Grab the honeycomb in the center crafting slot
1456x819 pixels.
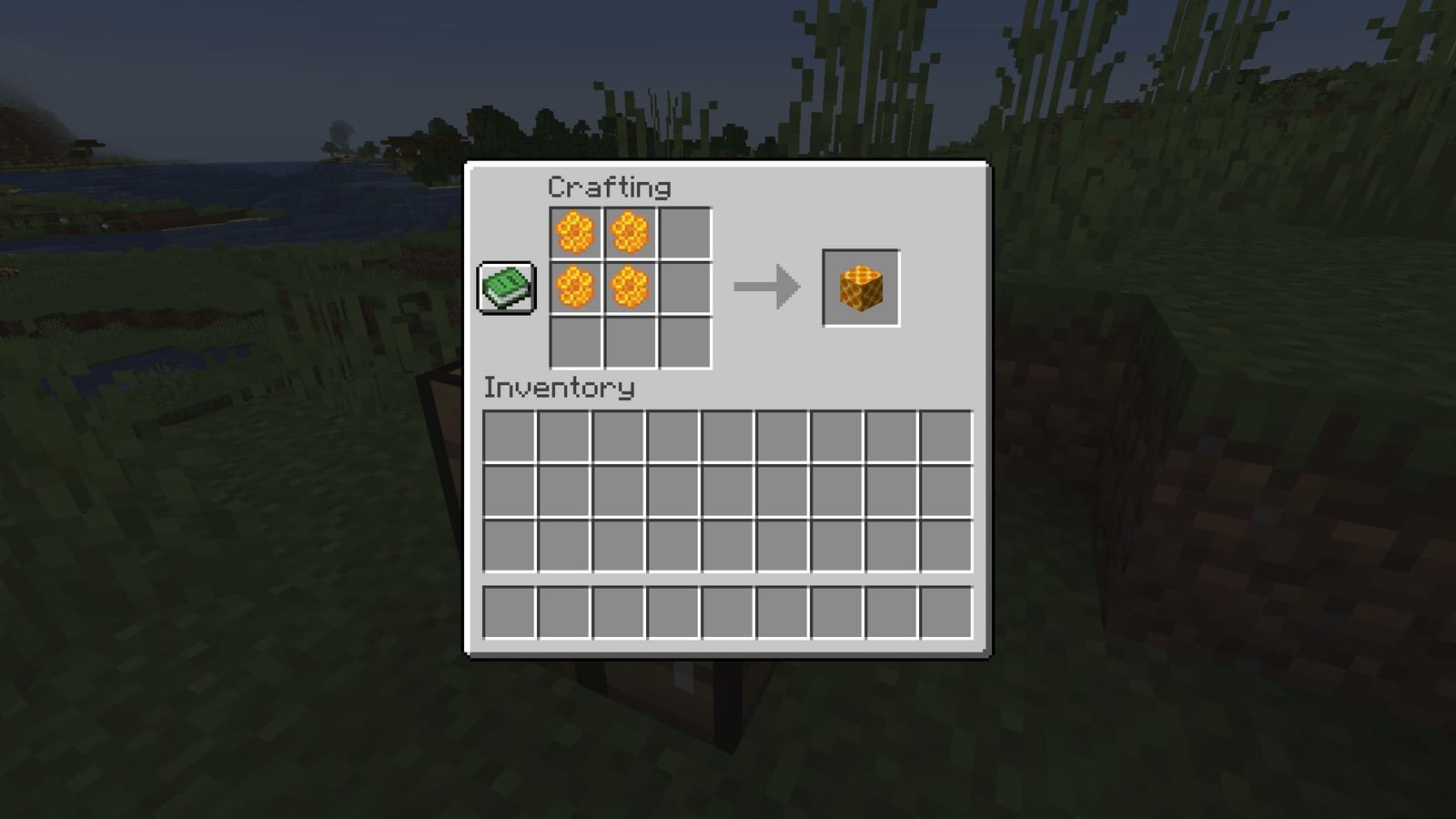(630, 288)
